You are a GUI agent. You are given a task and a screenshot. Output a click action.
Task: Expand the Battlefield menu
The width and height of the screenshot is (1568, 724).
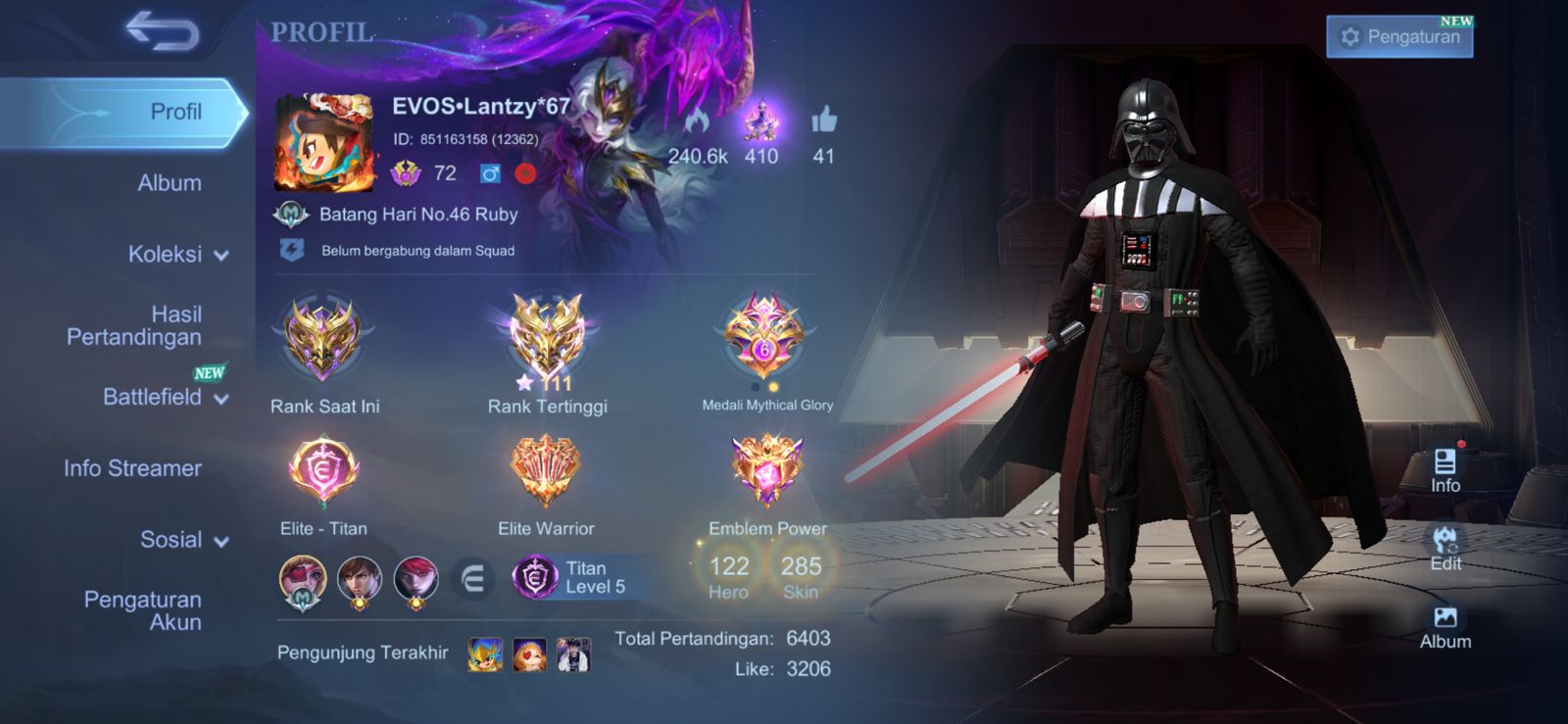[x=165, y=397]
